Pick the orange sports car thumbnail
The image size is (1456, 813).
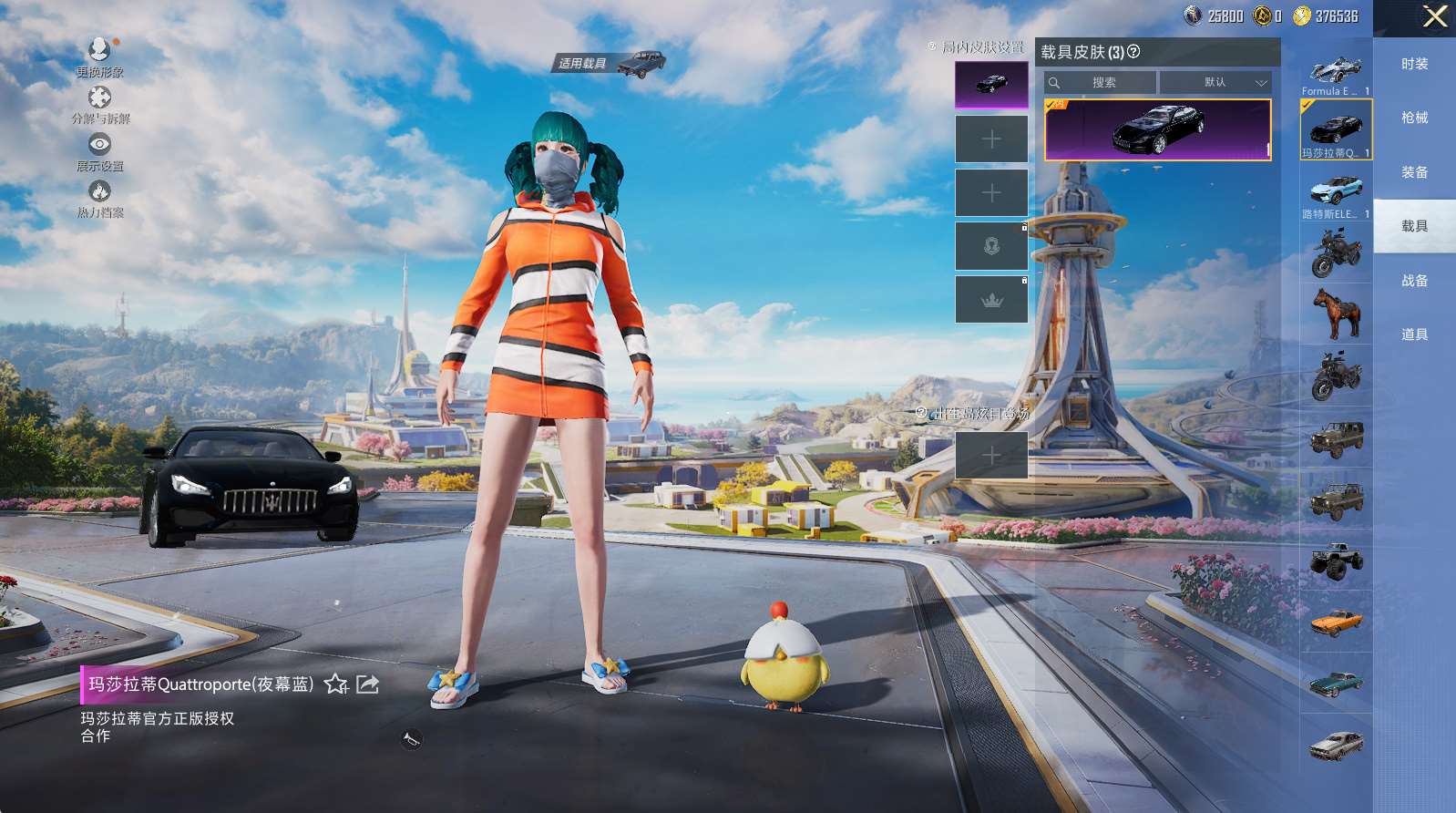[x=1336, y=623]
